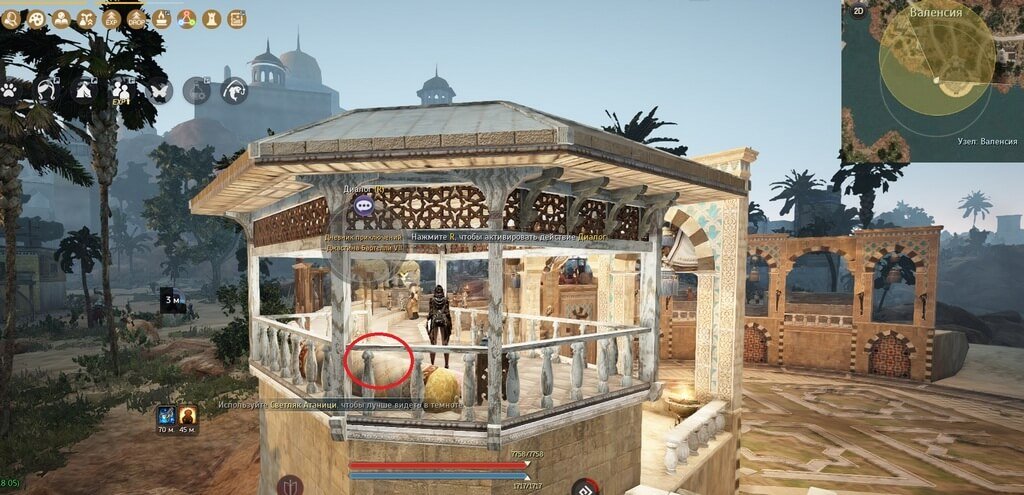
Task: Open the journal page icon
Action: click(237, 19)
